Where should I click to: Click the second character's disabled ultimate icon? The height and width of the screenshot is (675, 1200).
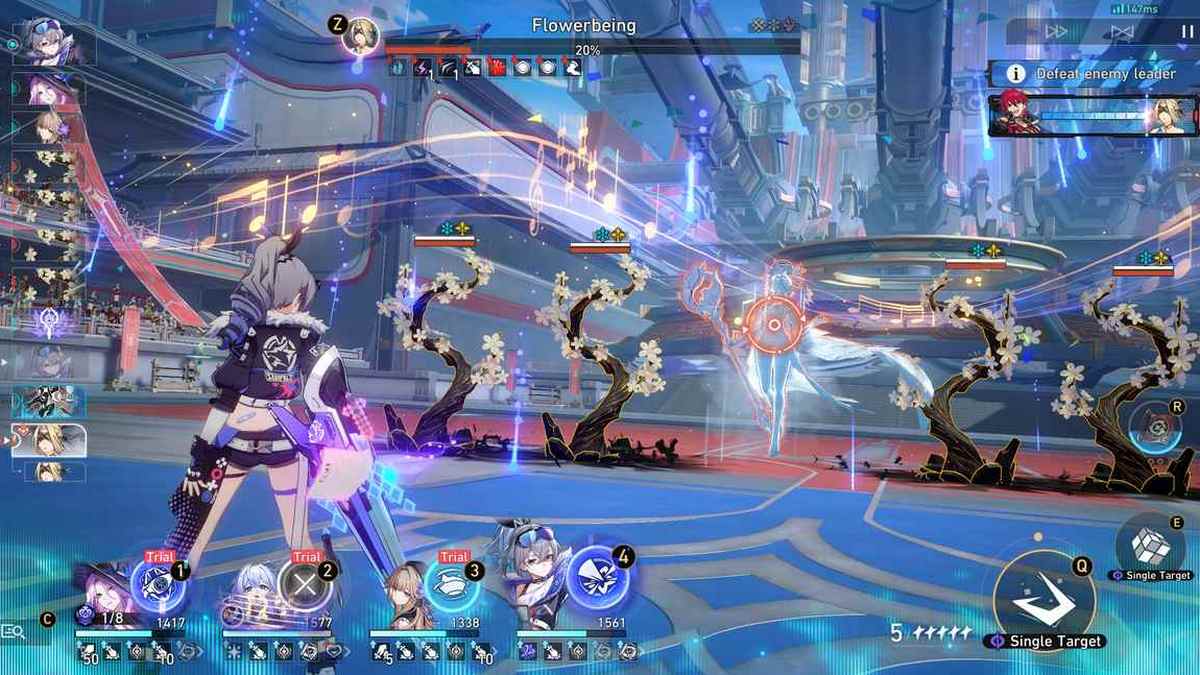tap(305, 585)
